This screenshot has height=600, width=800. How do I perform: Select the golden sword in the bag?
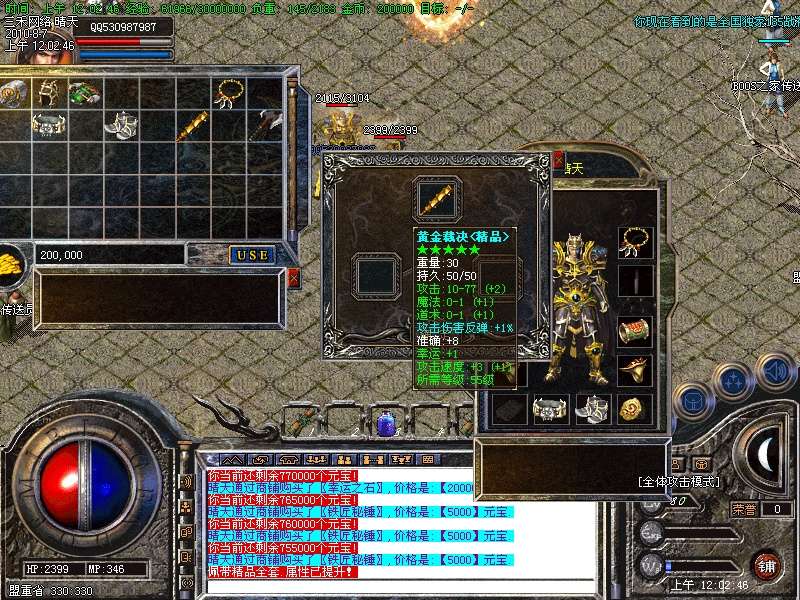193,126
